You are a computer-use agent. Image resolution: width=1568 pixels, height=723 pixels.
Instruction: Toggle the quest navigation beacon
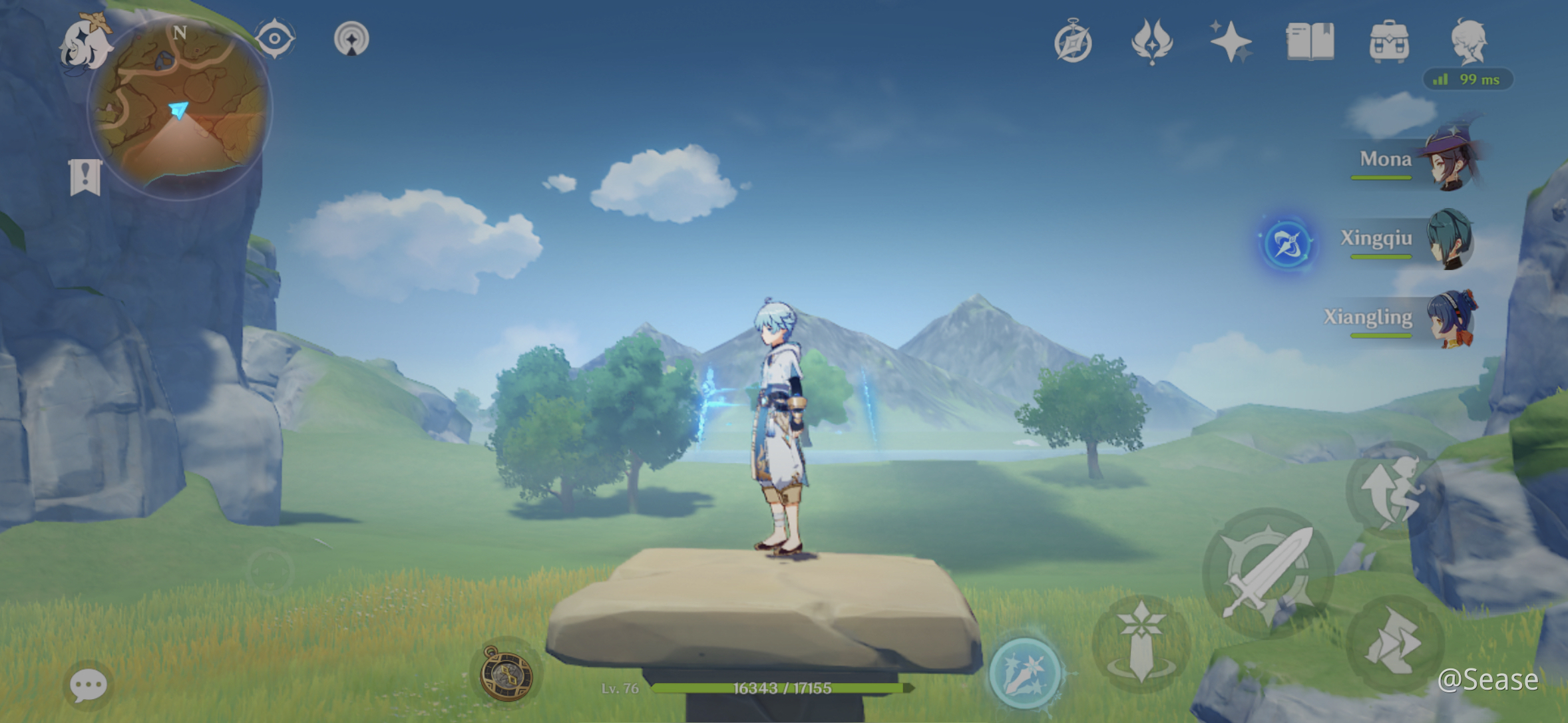pos(349,39)
